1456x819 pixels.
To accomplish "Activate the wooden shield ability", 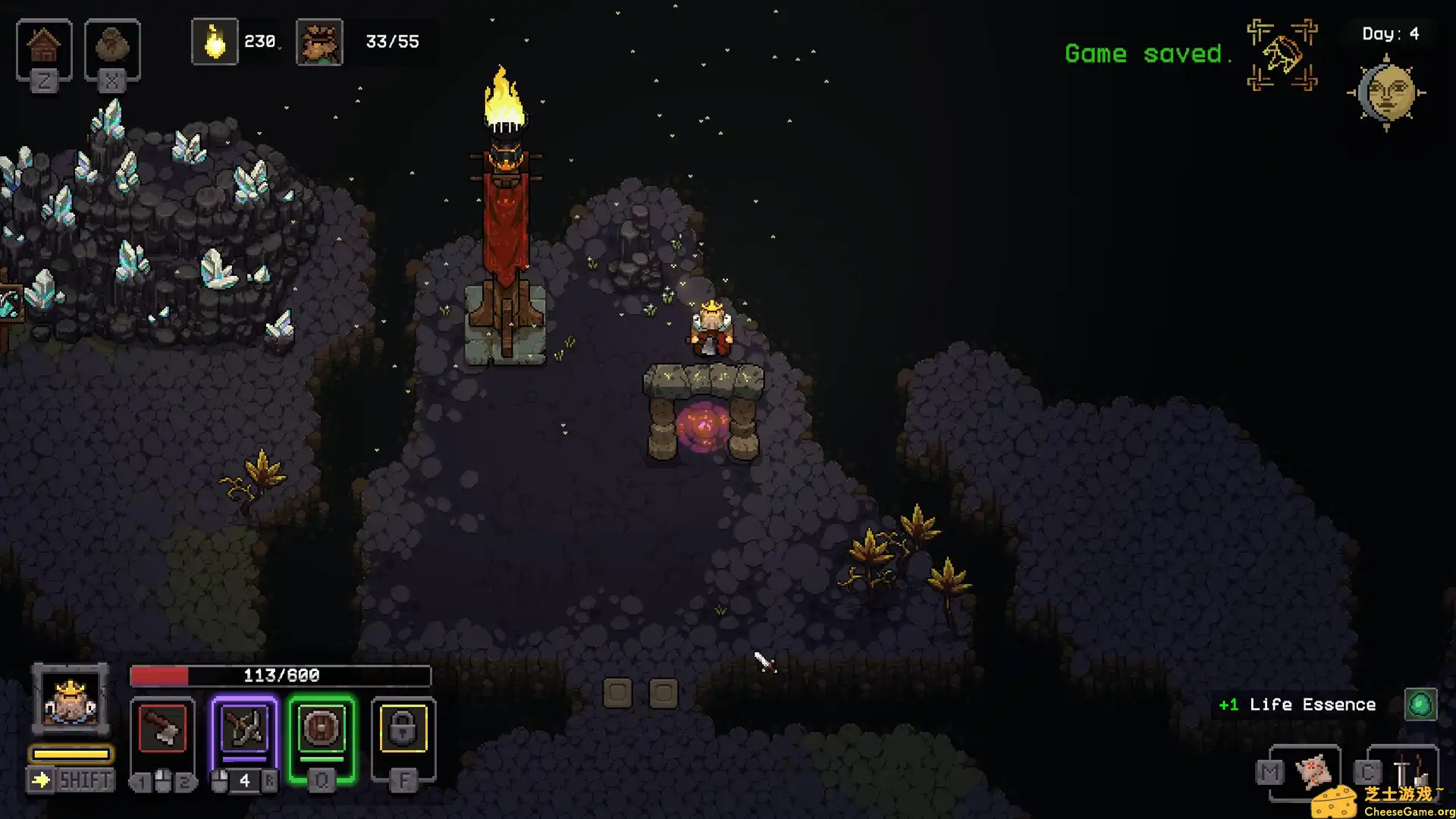I will pyautogui.click(x=322, y=730).
